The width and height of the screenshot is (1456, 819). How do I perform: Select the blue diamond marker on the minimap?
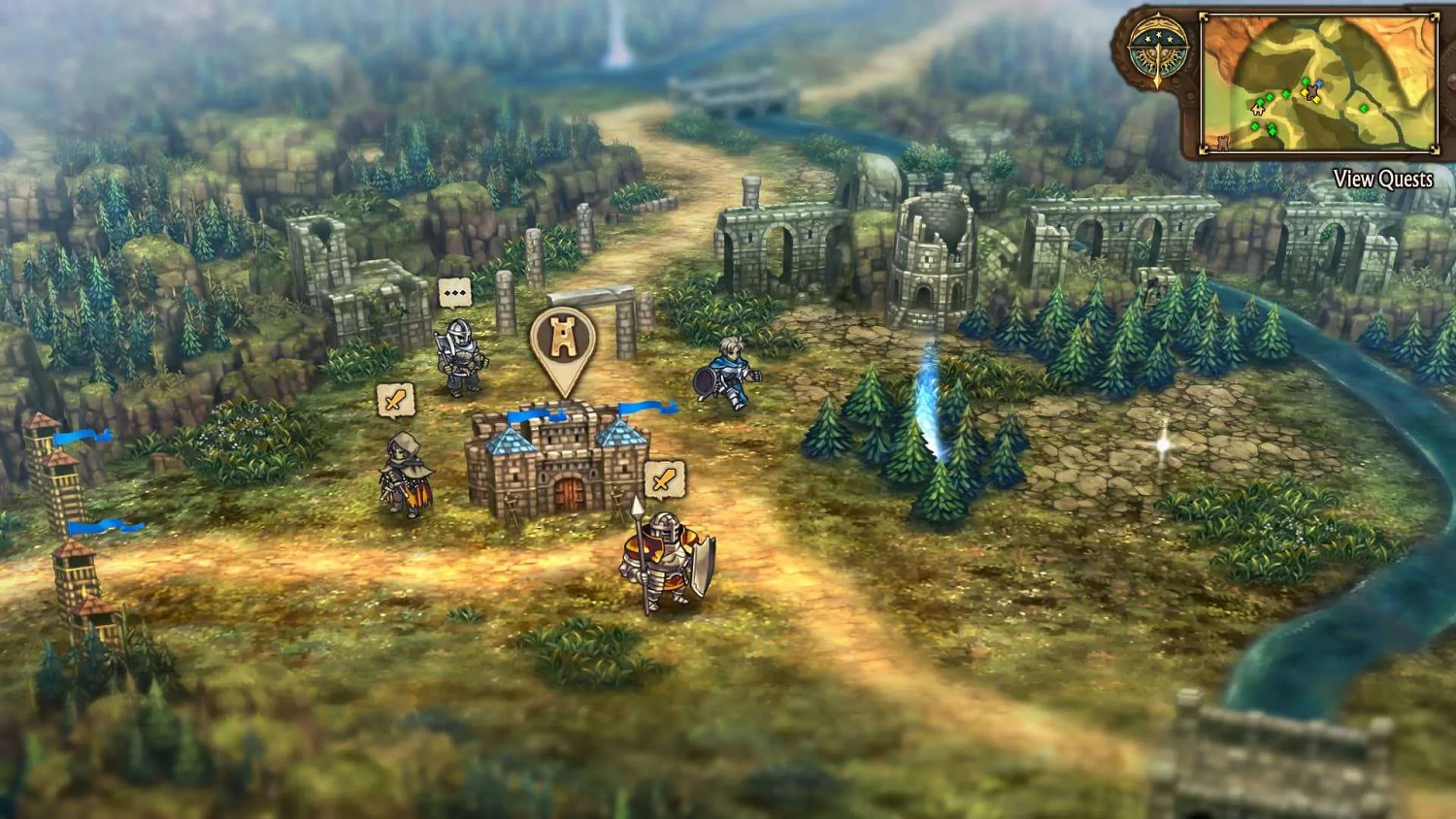[x=1320, y=82]
